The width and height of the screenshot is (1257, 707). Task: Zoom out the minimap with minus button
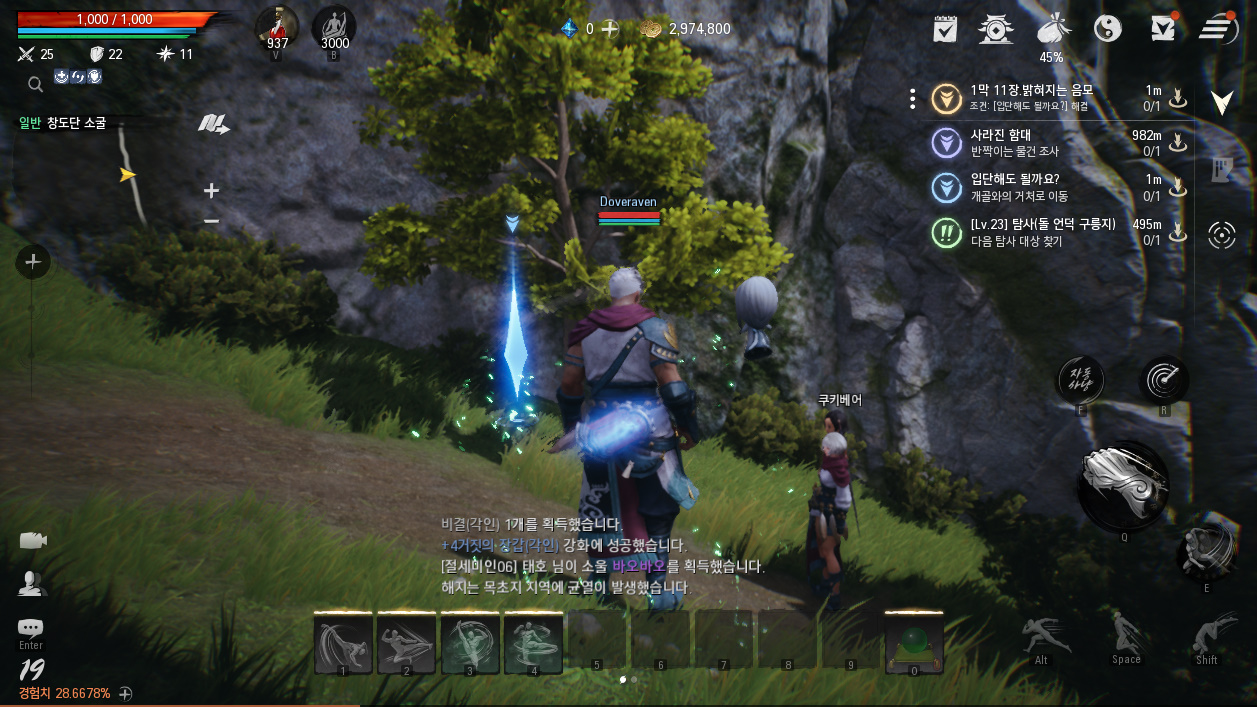211,221
